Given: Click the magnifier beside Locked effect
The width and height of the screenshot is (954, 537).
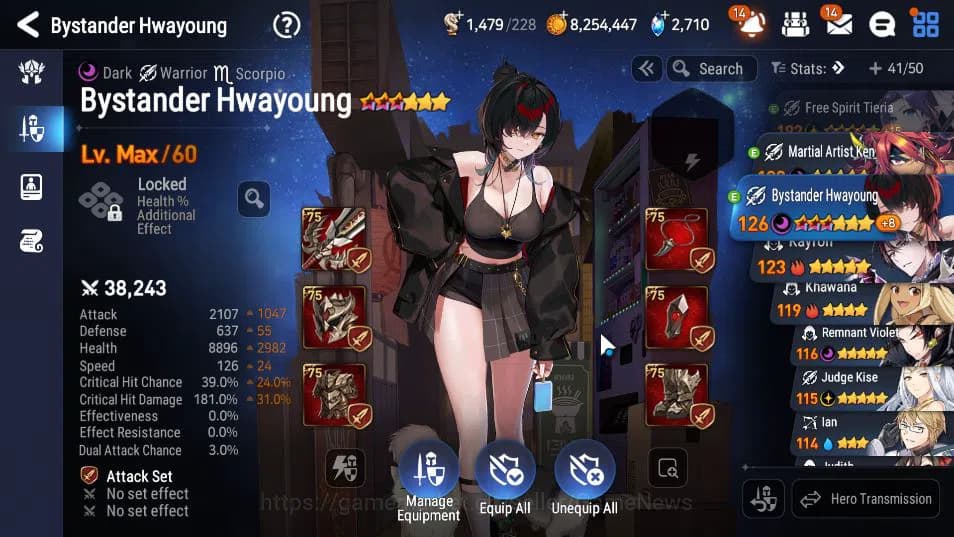Looking at the screenshot, I should tap(254, 198).
